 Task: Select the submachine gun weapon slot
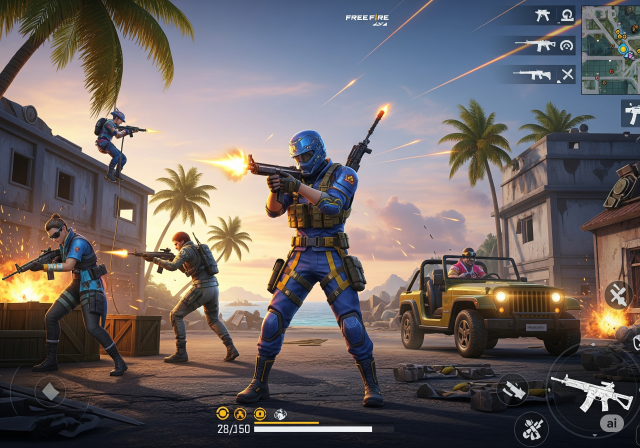click(543, 16)
